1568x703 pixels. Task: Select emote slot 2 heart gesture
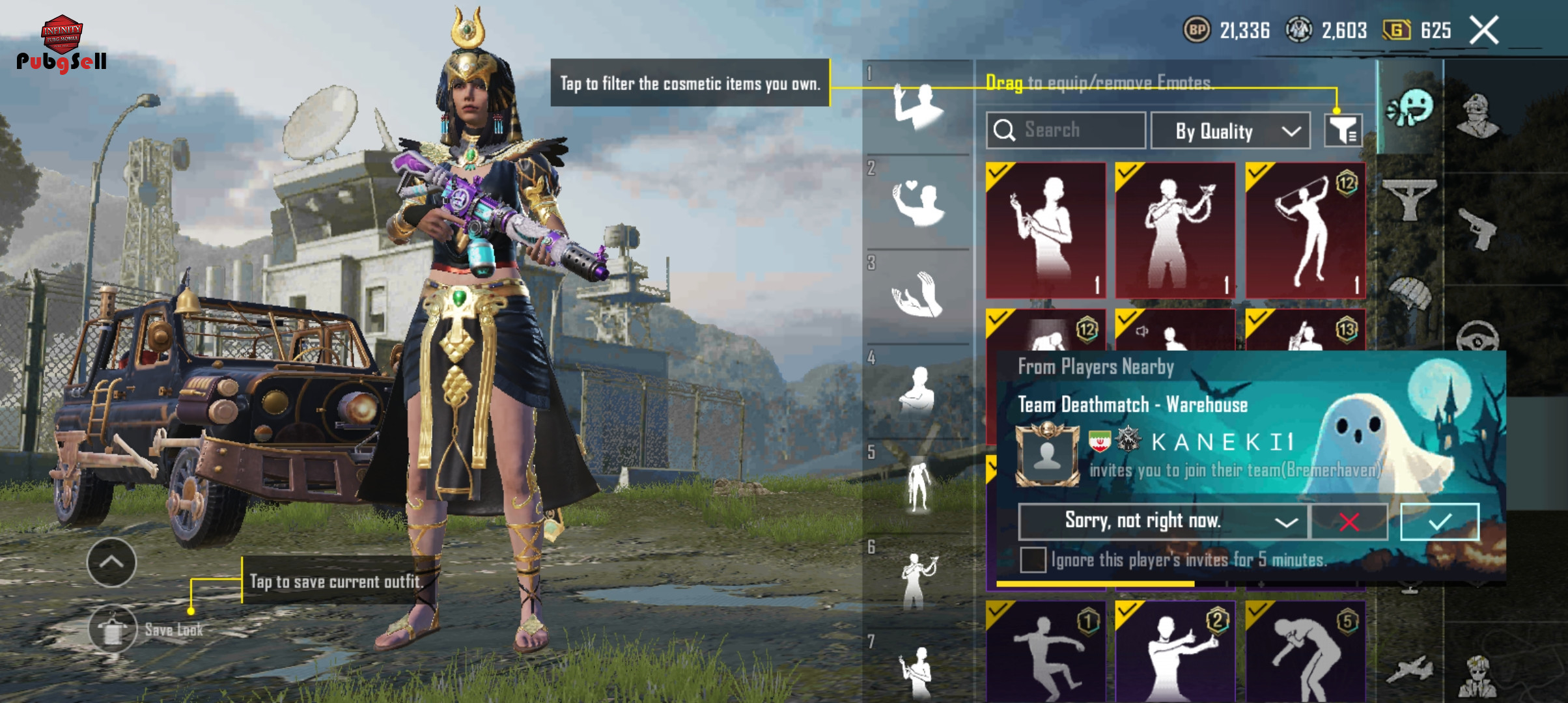coord(918,202)
